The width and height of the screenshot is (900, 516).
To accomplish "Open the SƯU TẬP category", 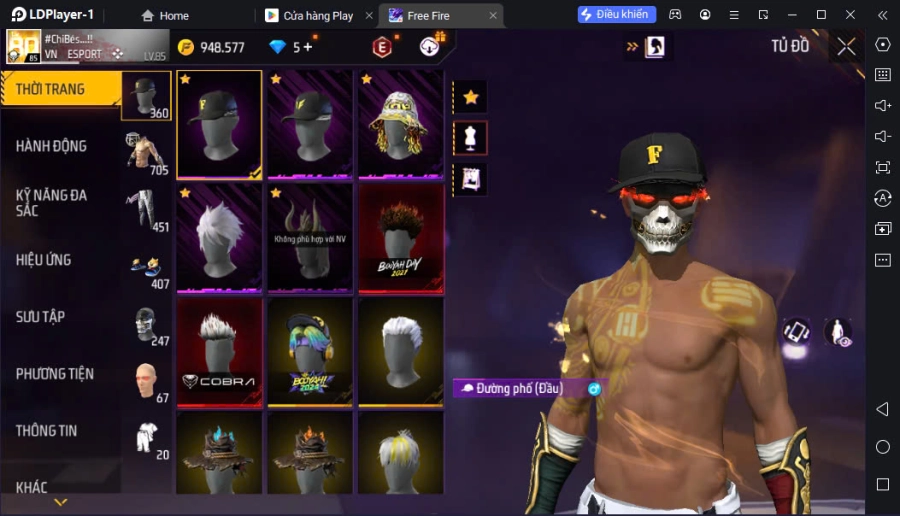I will pyautogui.click(x=60, y=317).
